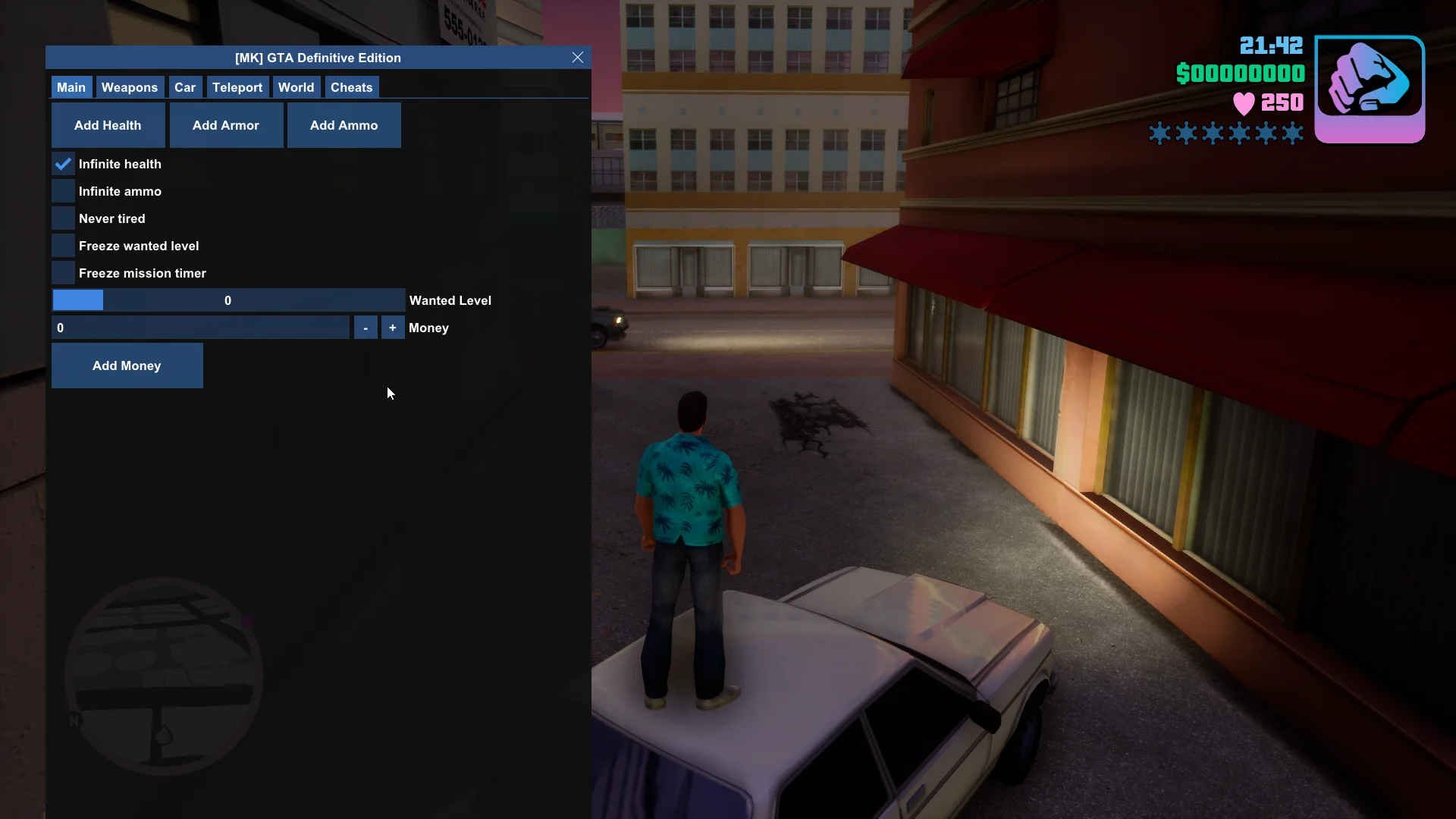Enable the Never tired option

pos(62,218)
